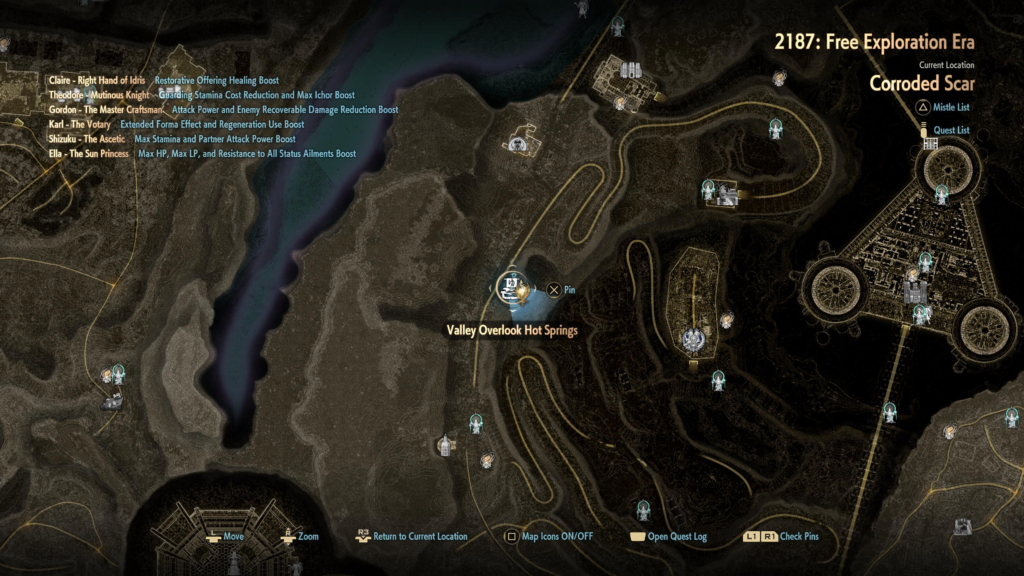Open the Mistle List
The height and width of the screenshot is (576, 1024).
coord(945,108)
